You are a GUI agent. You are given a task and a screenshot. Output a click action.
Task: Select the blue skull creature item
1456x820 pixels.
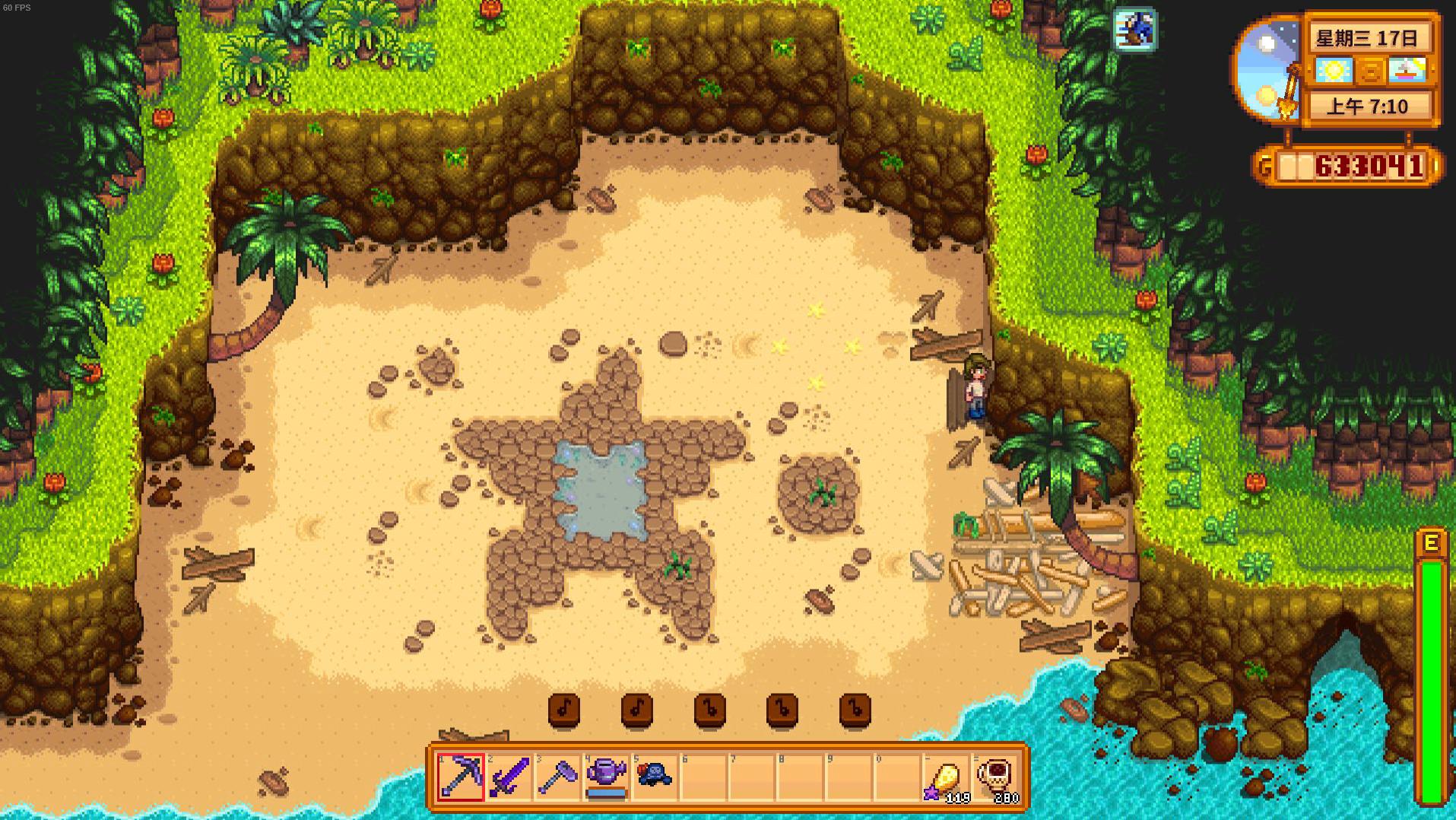(655, 777)
